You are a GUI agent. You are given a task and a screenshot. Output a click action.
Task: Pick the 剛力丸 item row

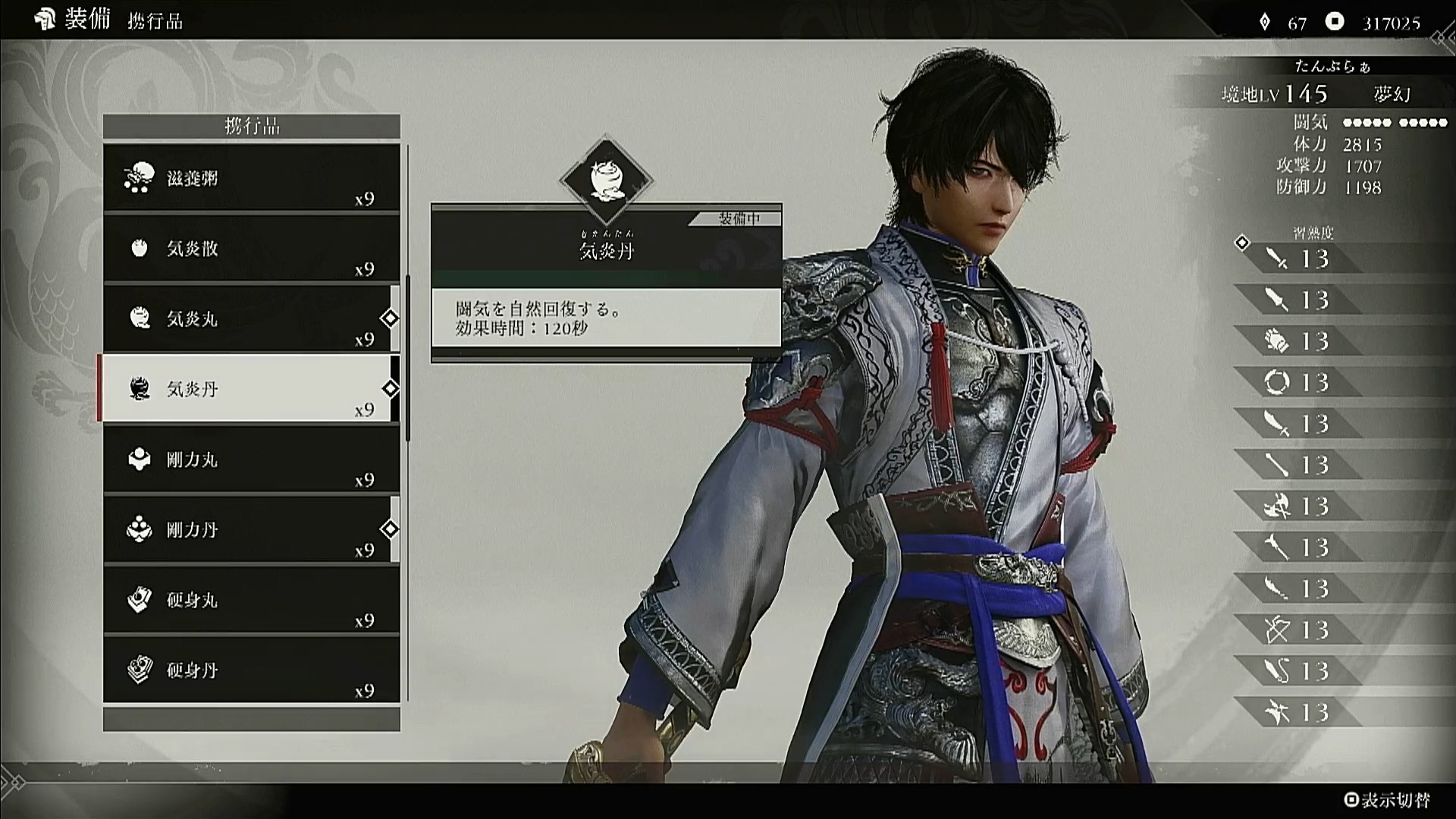coord(251,460)
